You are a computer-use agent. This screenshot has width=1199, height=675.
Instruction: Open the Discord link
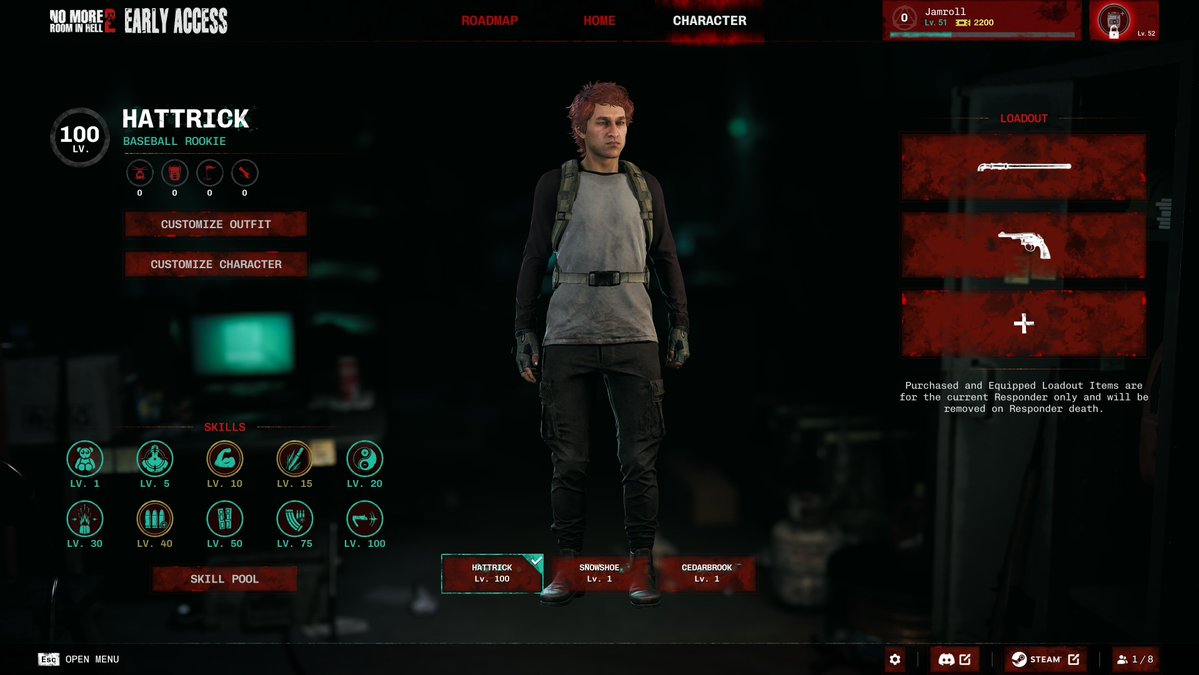pyautogui.click(x=954, y=659)
